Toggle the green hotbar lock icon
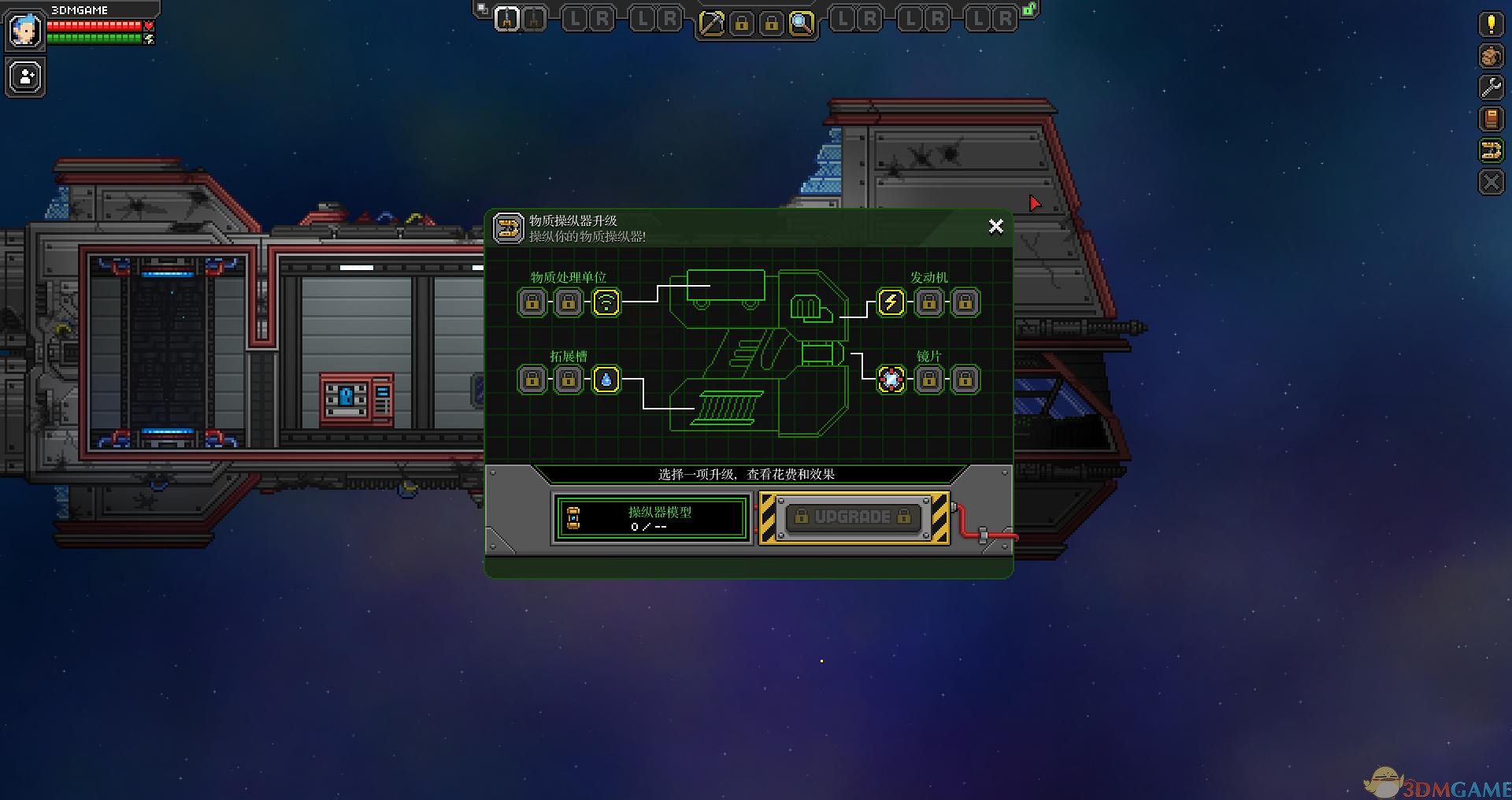 (x=1028, y=10)
